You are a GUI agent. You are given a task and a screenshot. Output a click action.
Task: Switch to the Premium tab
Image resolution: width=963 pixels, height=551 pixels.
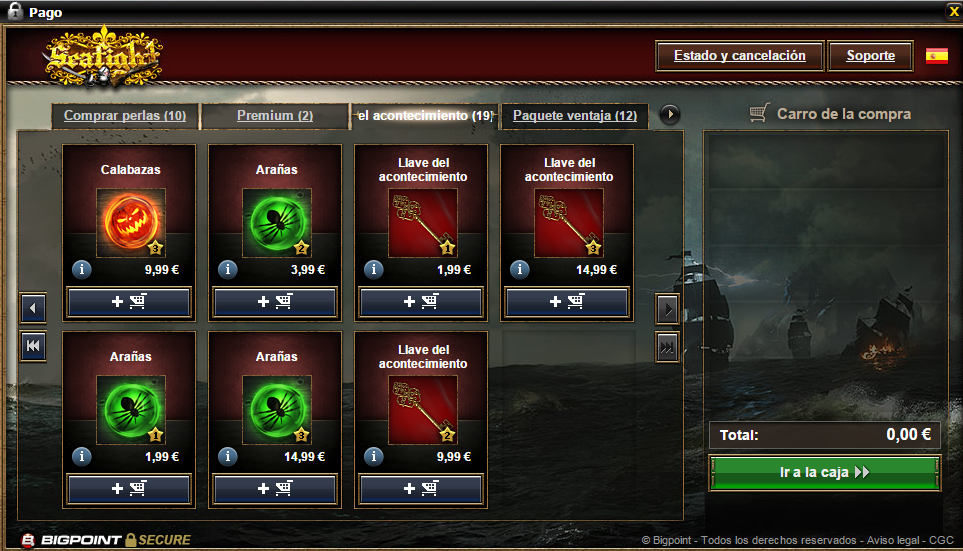click(275, 116)
